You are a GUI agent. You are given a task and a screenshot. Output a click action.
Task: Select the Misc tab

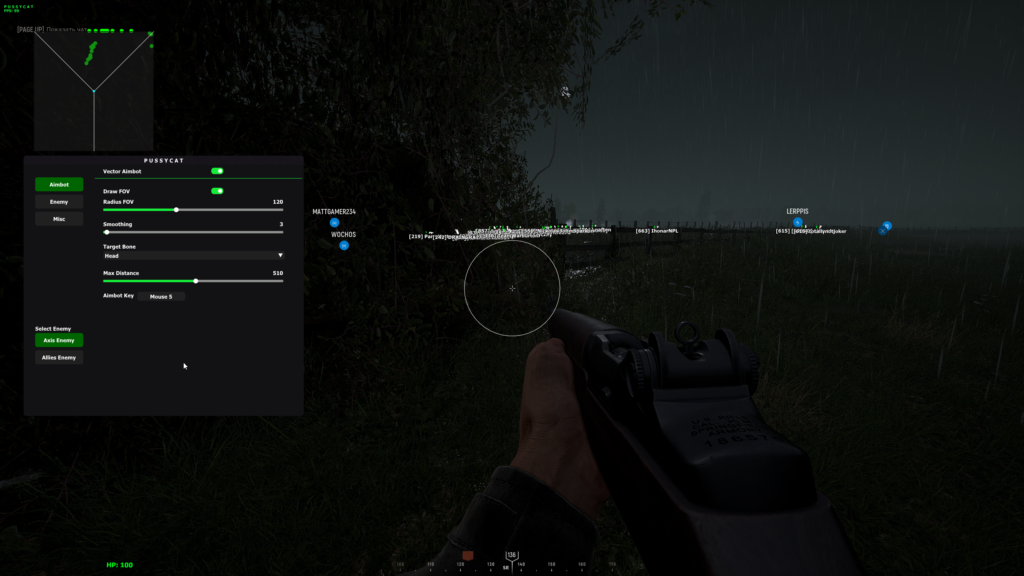tap(59, 219)
